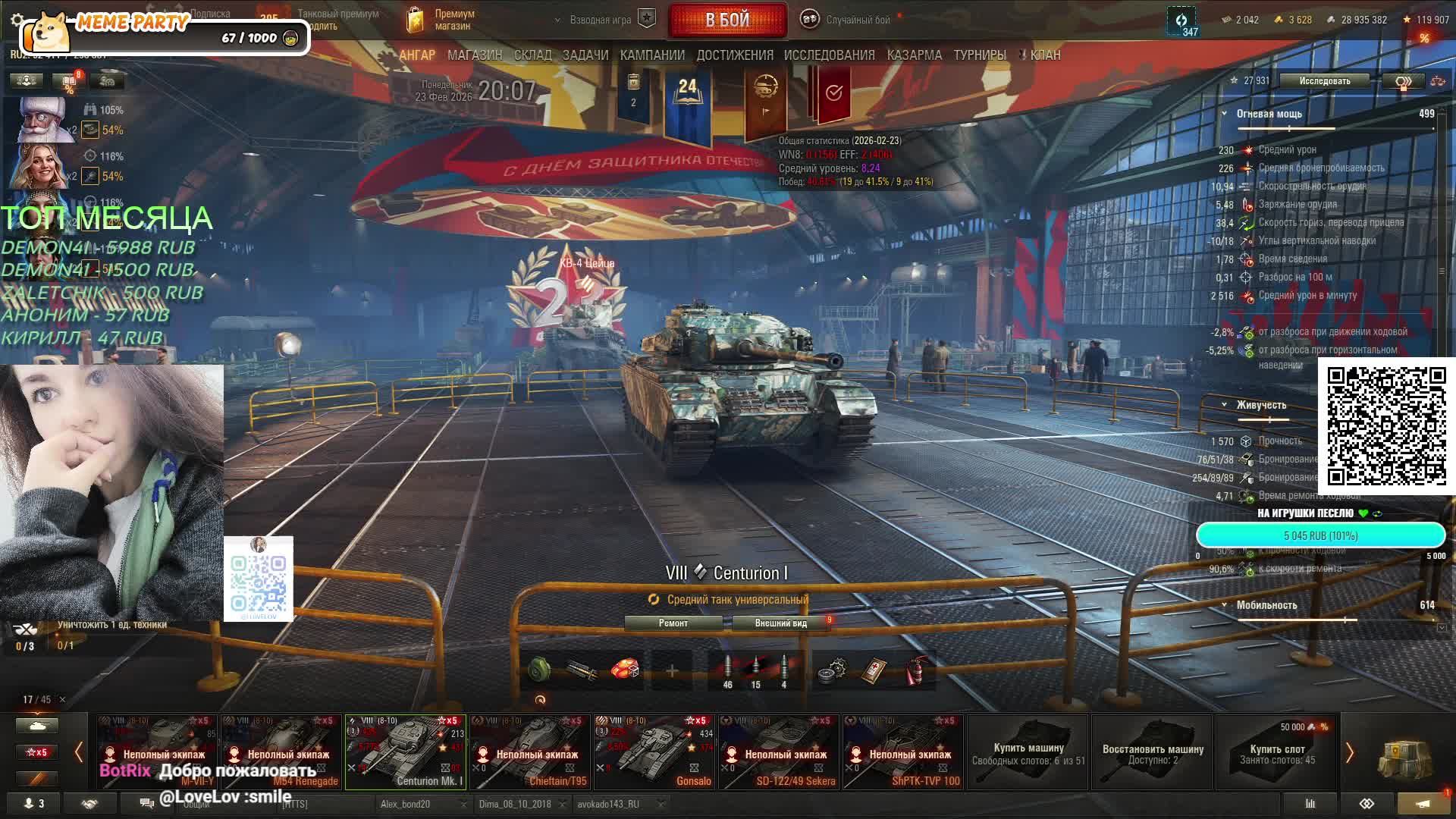
Task: Open Внешний вид customization
Action: pyautogui.click(x=781, y=623)
